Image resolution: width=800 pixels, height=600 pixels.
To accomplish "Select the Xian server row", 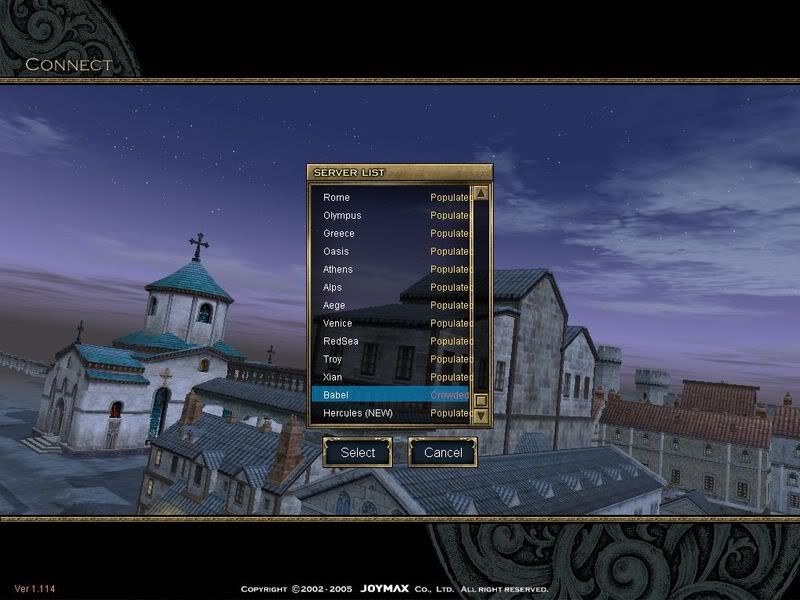I will click(390, 377).
